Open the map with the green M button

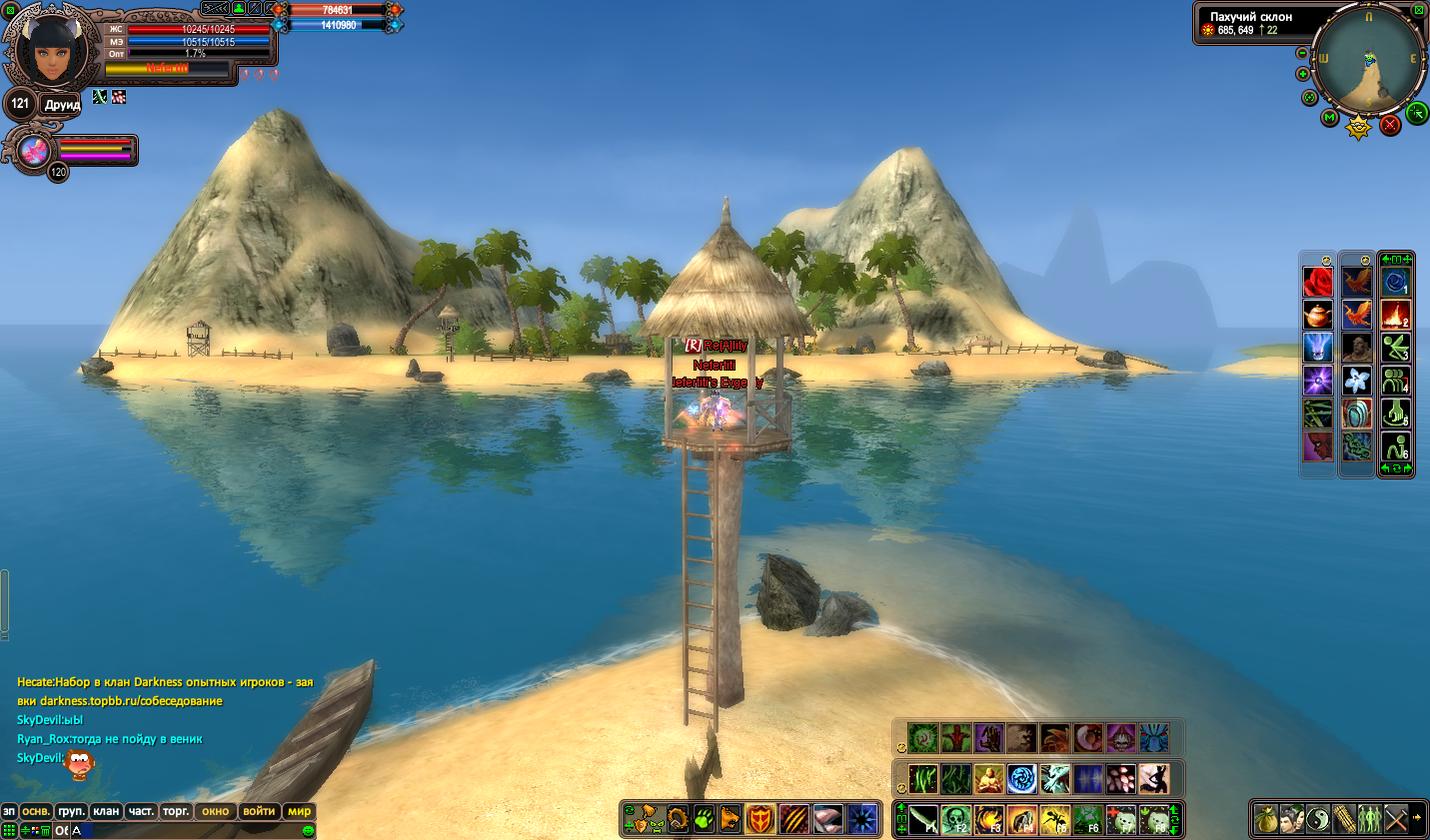1330,118
